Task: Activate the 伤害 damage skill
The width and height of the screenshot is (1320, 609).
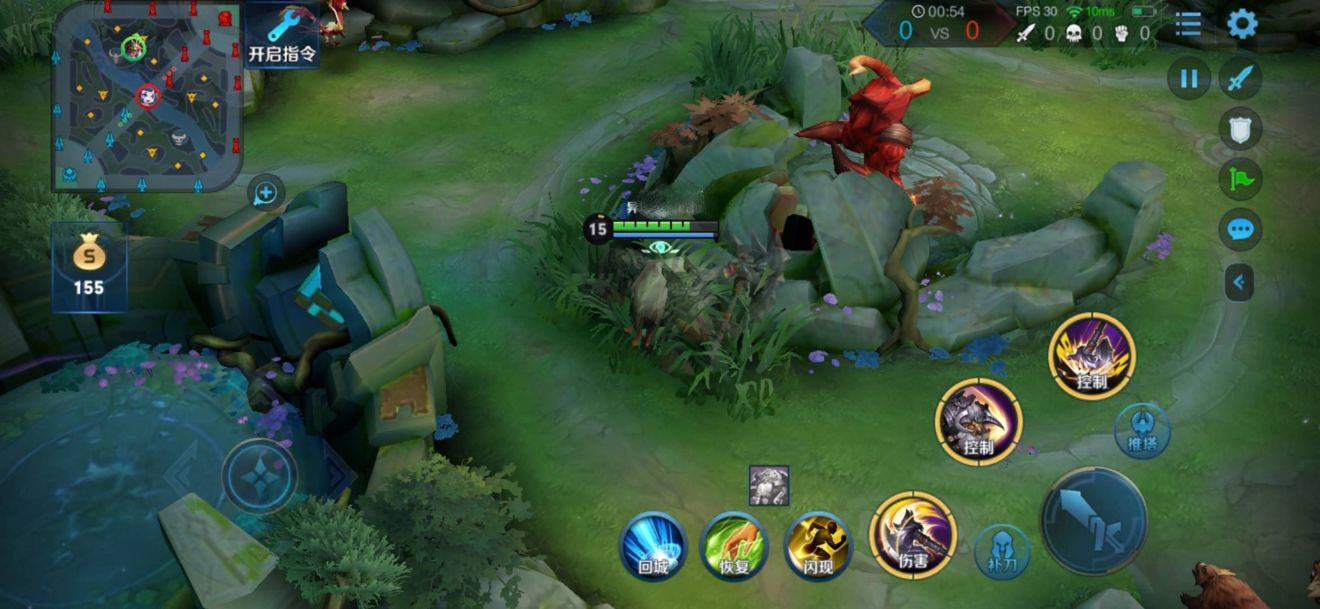Action: pos(912,535)
